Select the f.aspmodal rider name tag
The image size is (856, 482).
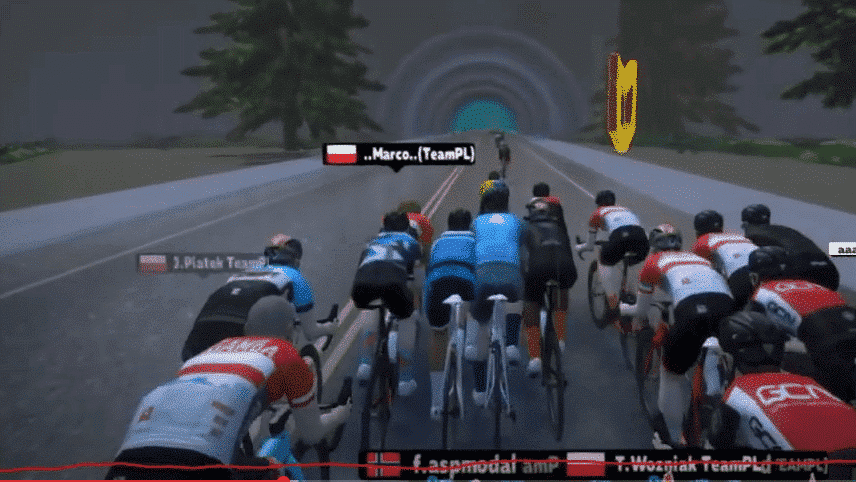click(x=462, y=464)
